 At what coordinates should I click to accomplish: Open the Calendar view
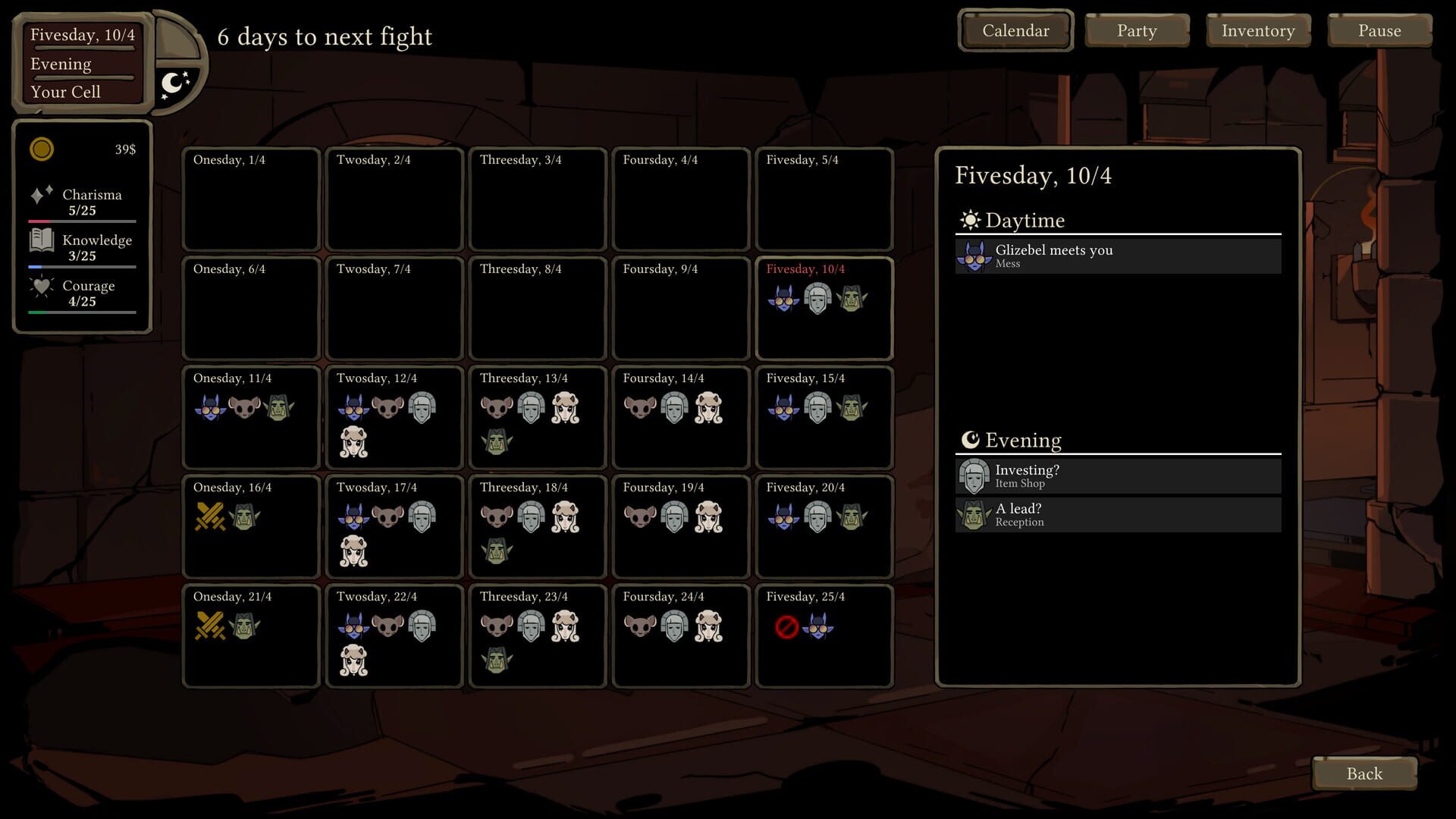[1015, 30]
